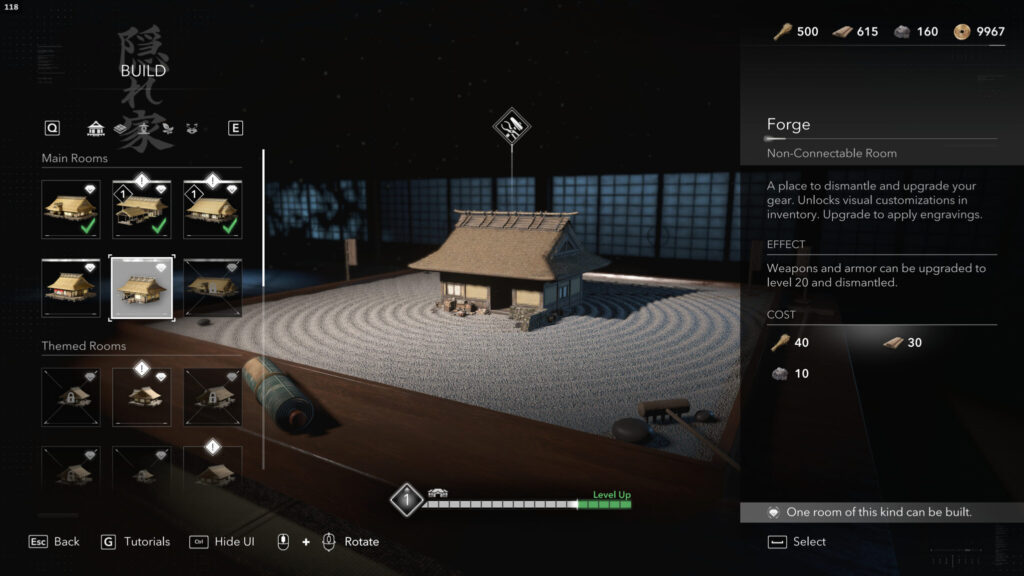The image size is (1024, 576).
Task: Switch to the pagoda buildings category tab
Action: (x=96, y=128)
